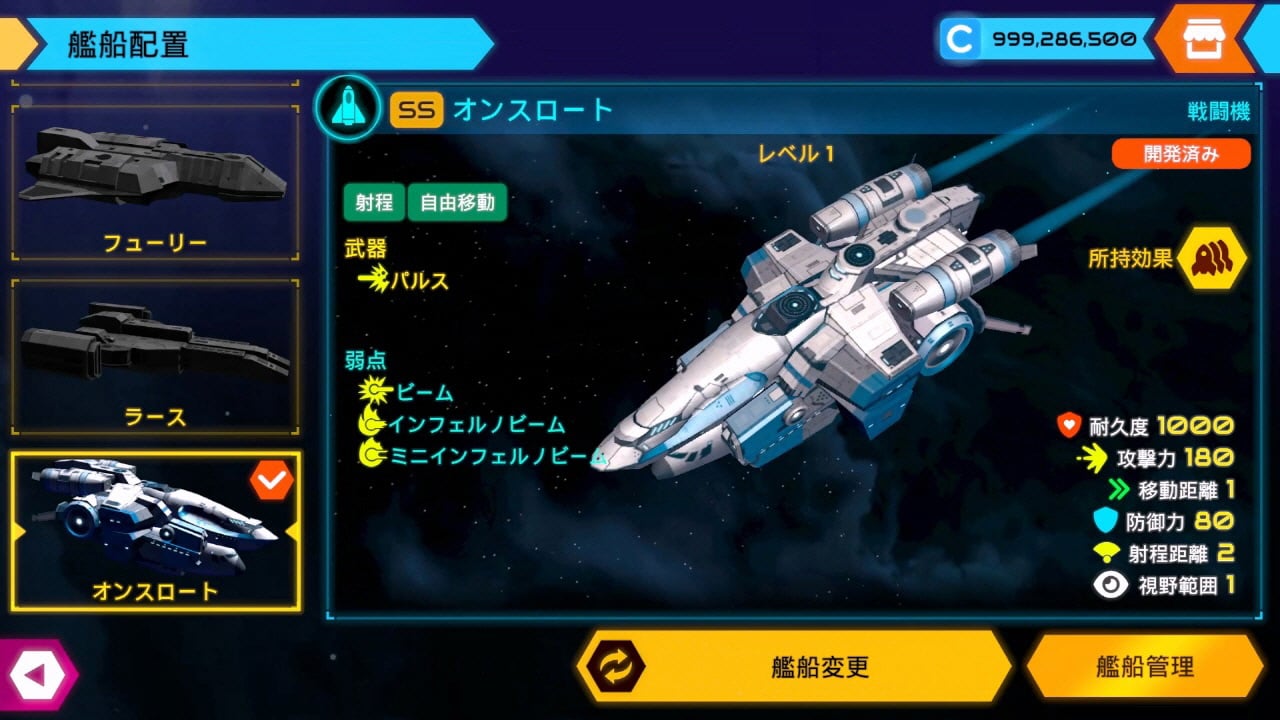Go back with the pink arrow button
The image size is (1280, 720).
tap(36, 675)
